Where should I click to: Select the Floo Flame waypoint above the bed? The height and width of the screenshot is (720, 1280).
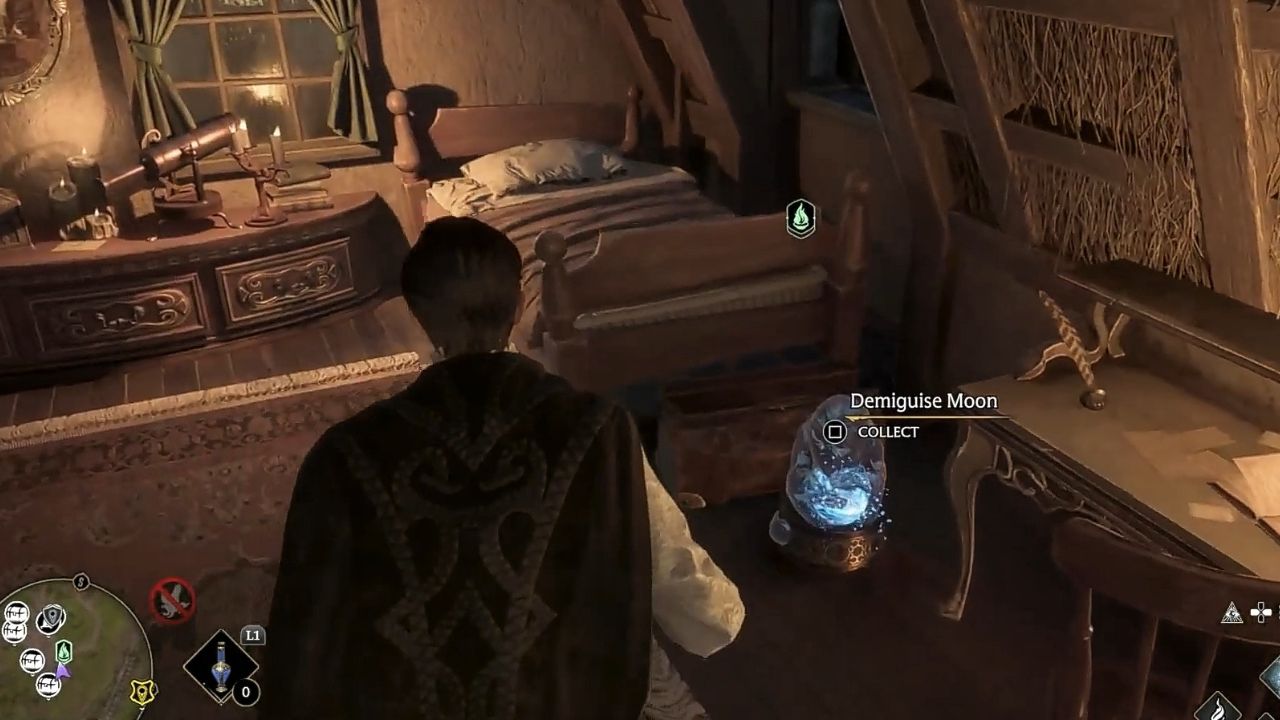point(801,218)
